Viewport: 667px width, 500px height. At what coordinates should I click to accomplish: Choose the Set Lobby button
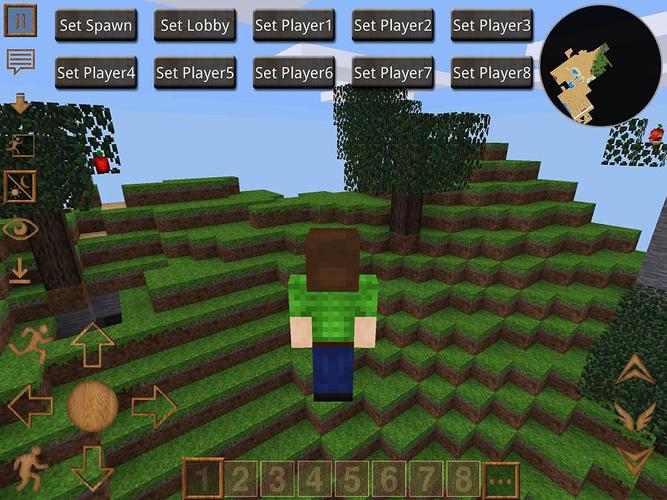point(194,25)
